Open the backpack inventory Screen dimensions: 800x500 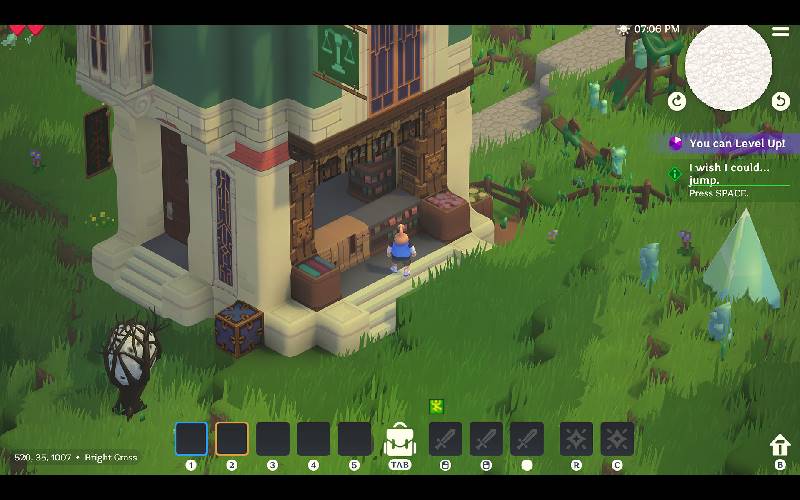coord(400,439)
